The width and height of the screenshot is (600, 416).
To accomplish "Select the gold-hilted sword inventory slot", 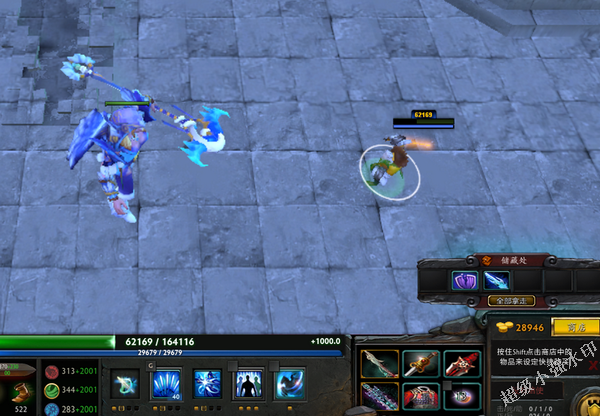I will click(420, 364).
